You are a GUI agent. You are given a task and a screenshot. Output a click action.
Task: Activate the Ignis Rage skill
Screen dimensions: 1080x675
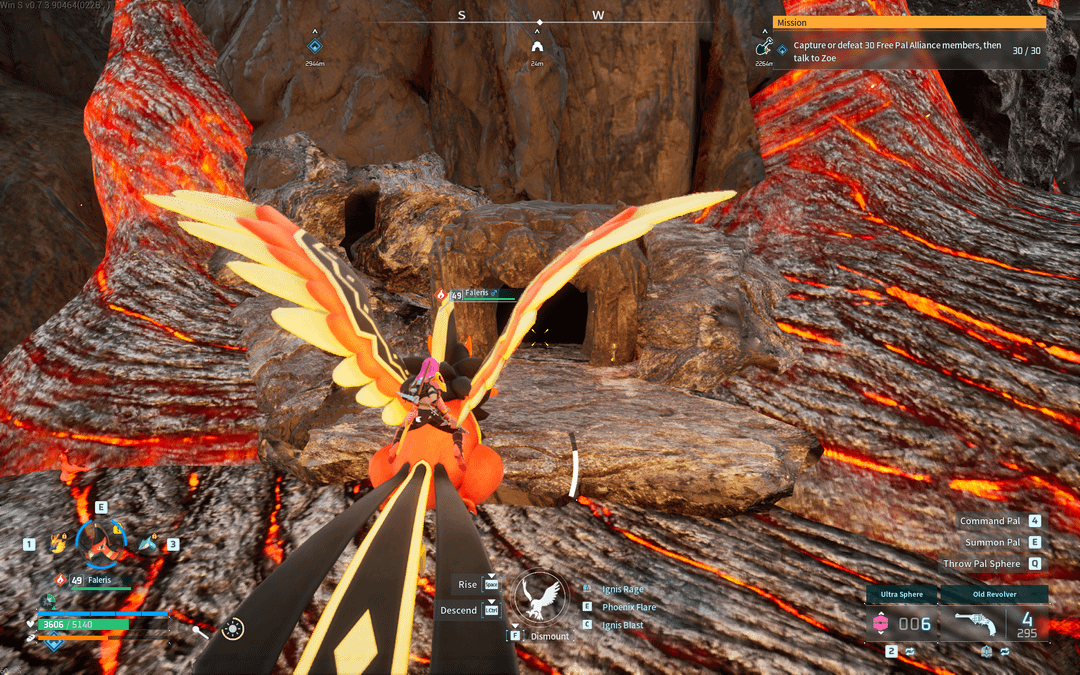pyautogui.click(x=622, y=589)
